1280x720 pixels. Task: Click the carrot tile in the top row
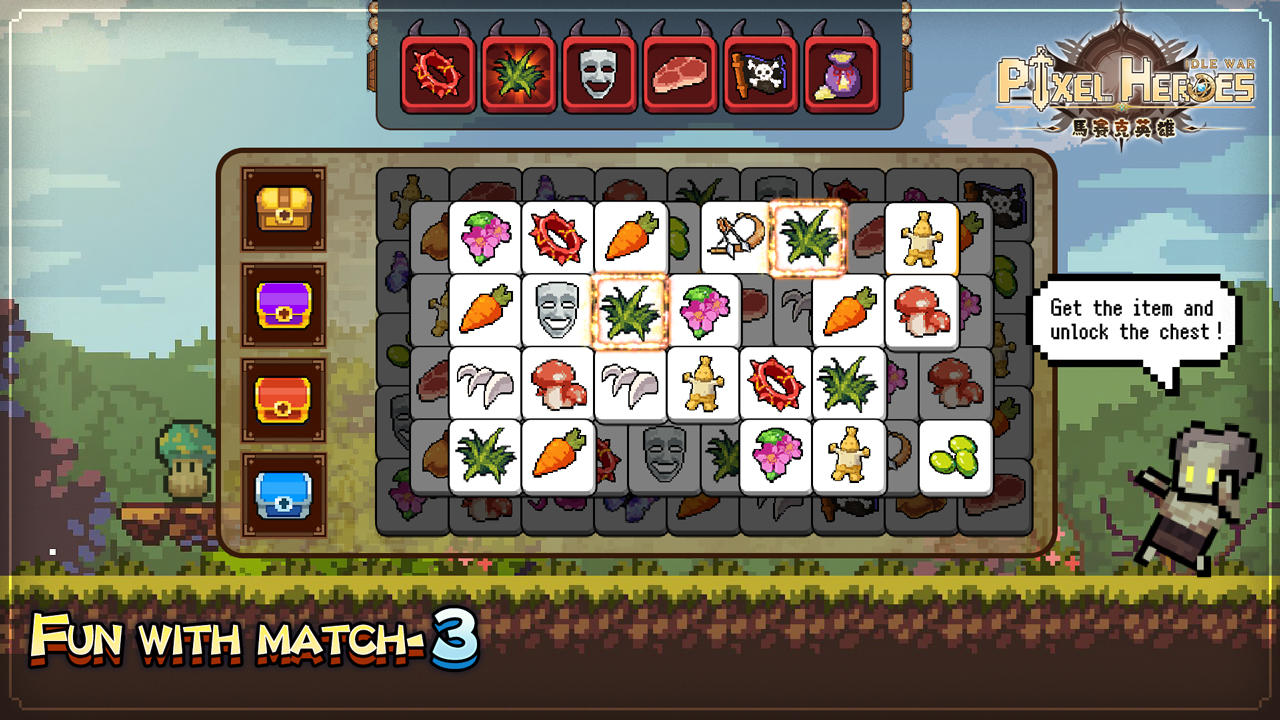tap(631, 236)
